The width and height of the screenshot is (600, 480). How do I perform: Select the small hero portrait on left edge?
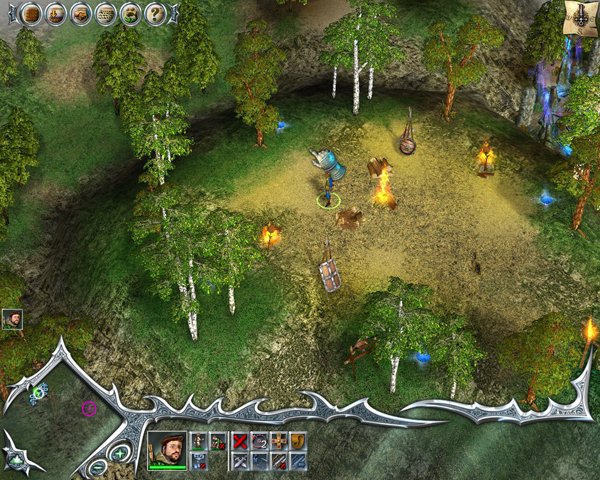pos(12,319)
